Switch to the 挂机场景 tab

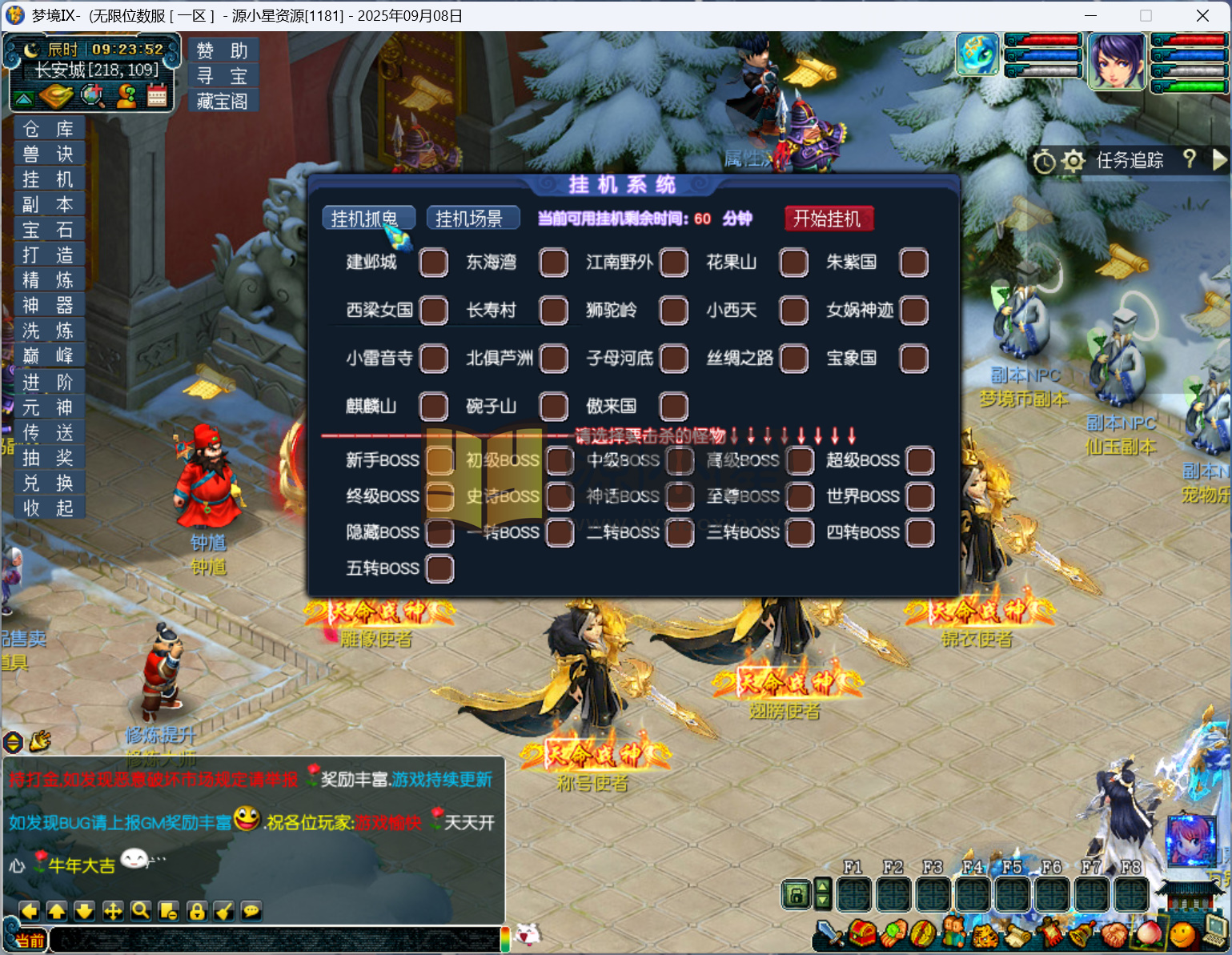[x=472, y=217]
